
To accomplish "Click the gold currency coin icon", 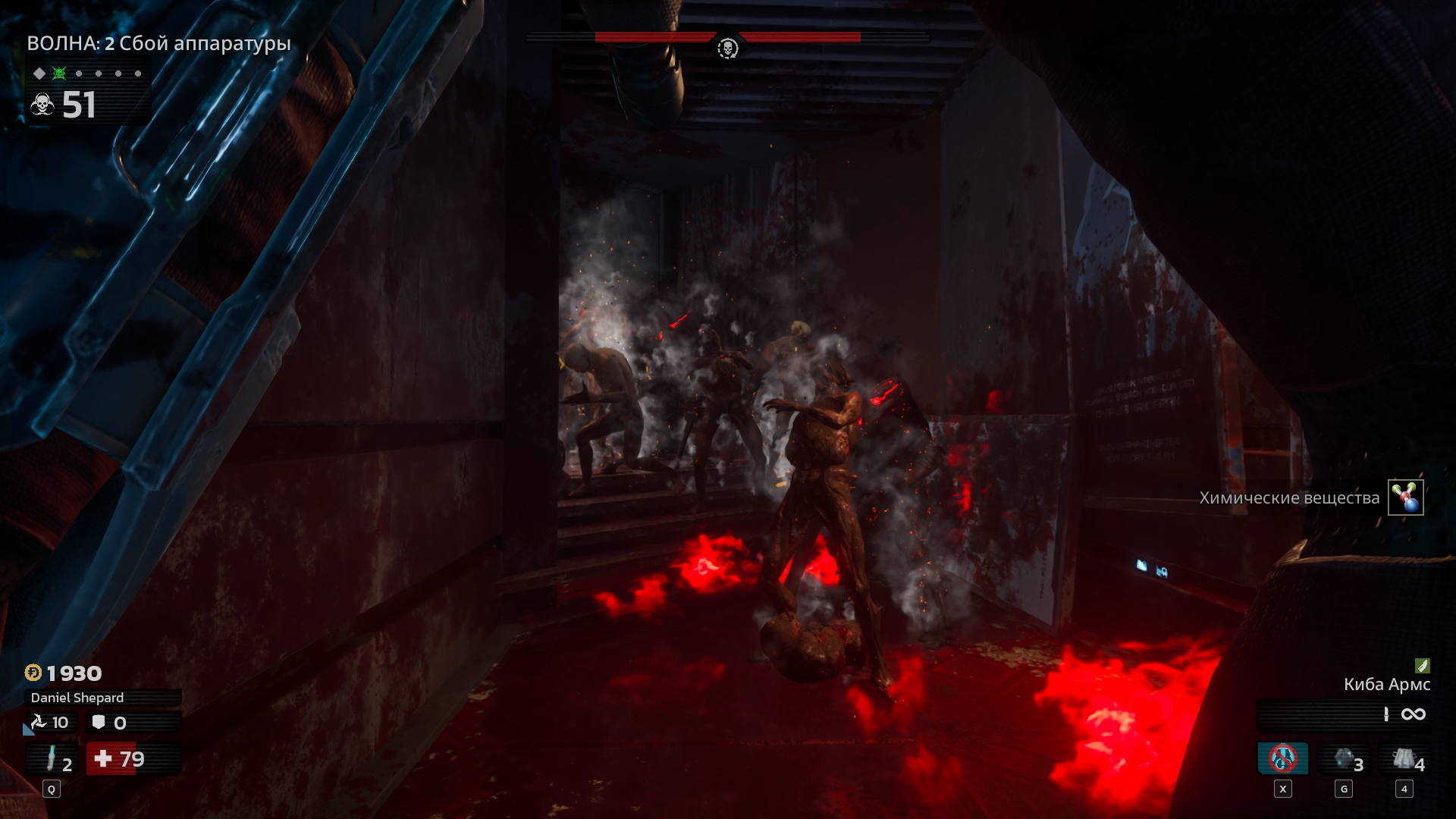I will coord(33,673).
